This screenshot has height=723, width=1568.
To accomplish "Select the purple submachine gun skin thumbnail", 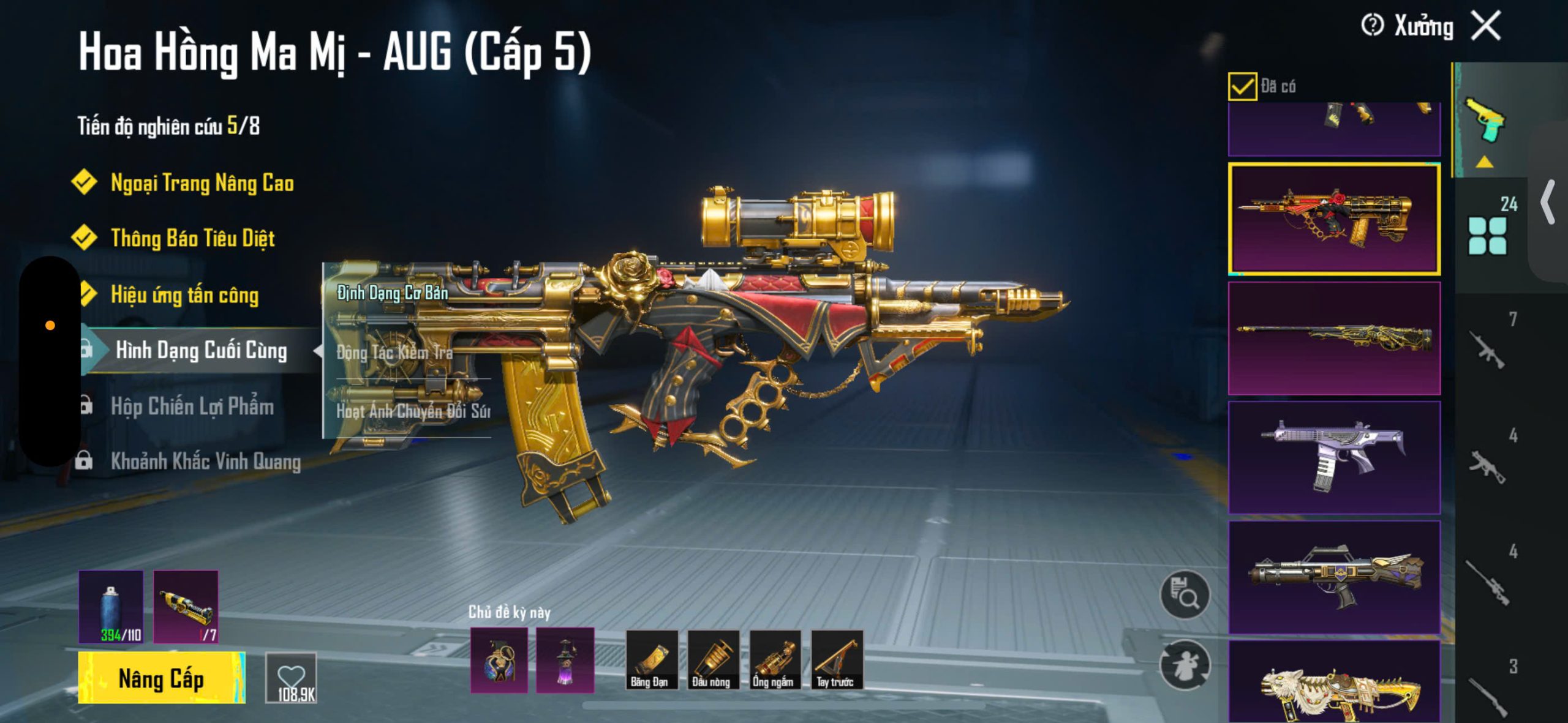I will click(x=1334, y=457).
